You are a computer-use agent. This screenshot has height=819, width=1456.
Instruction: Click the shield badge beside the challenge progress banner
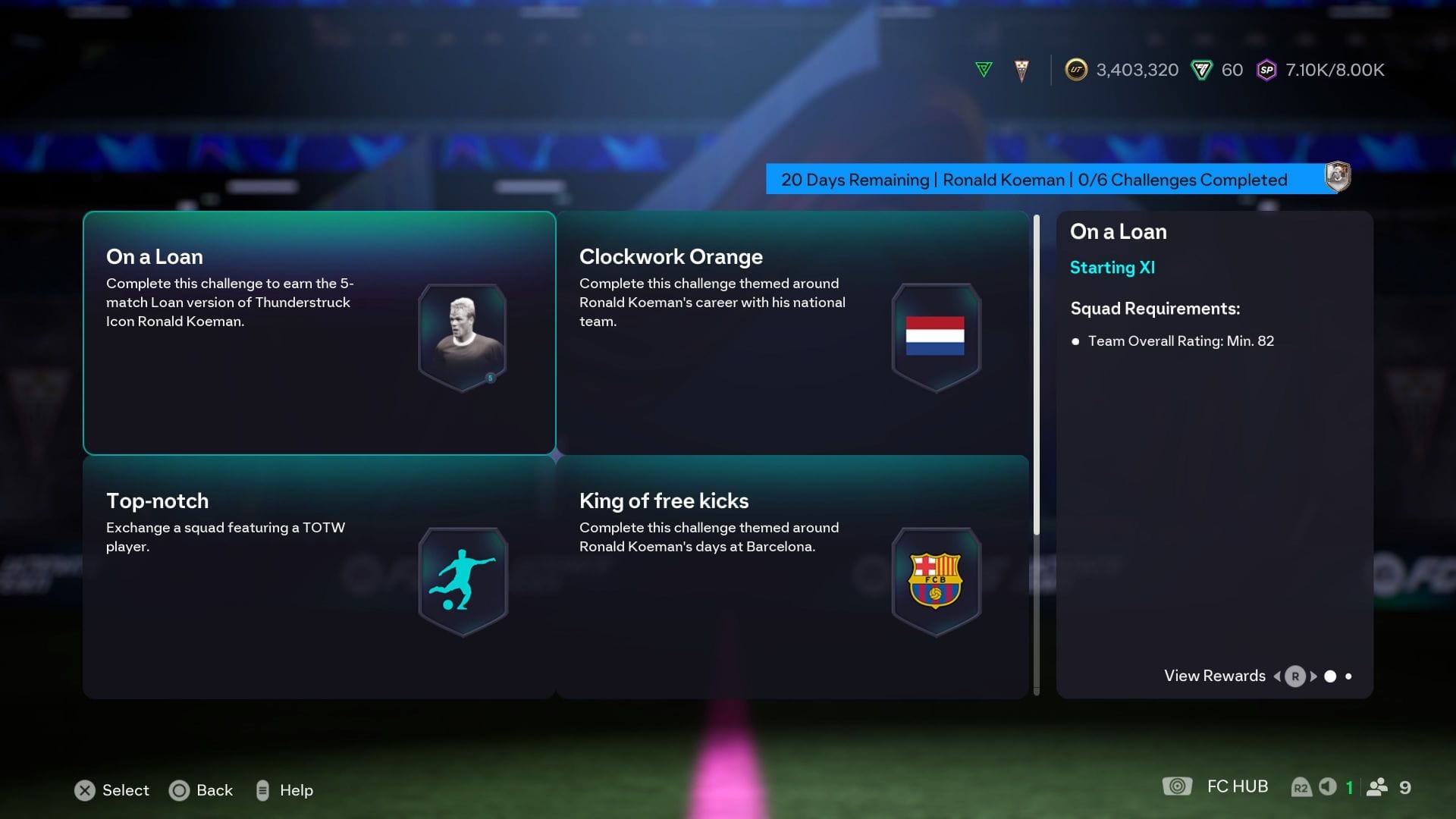pos(1337,177)
